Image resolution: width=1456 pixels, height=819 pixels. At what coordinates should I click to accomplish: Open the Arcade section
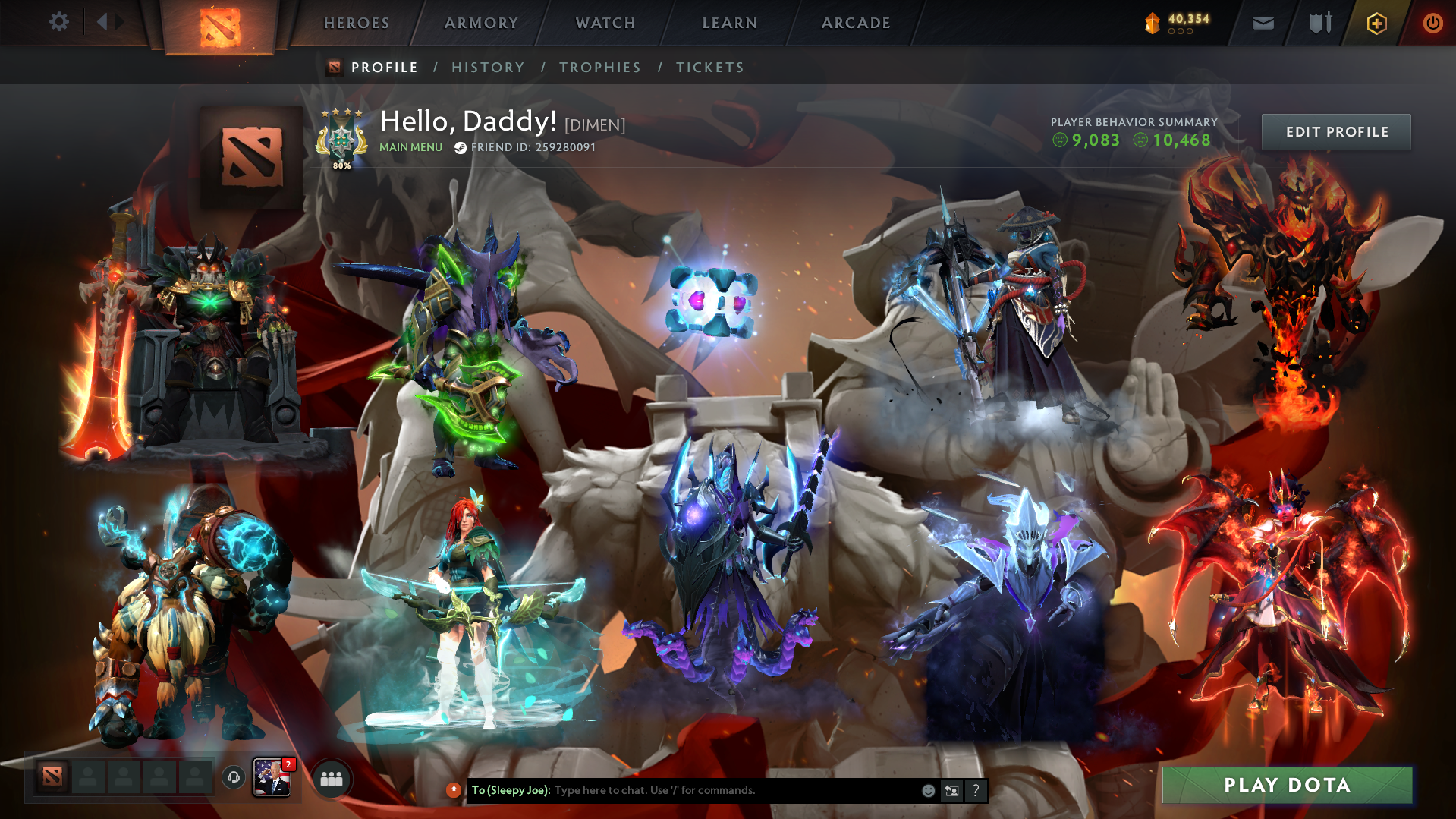pos(856,23)
